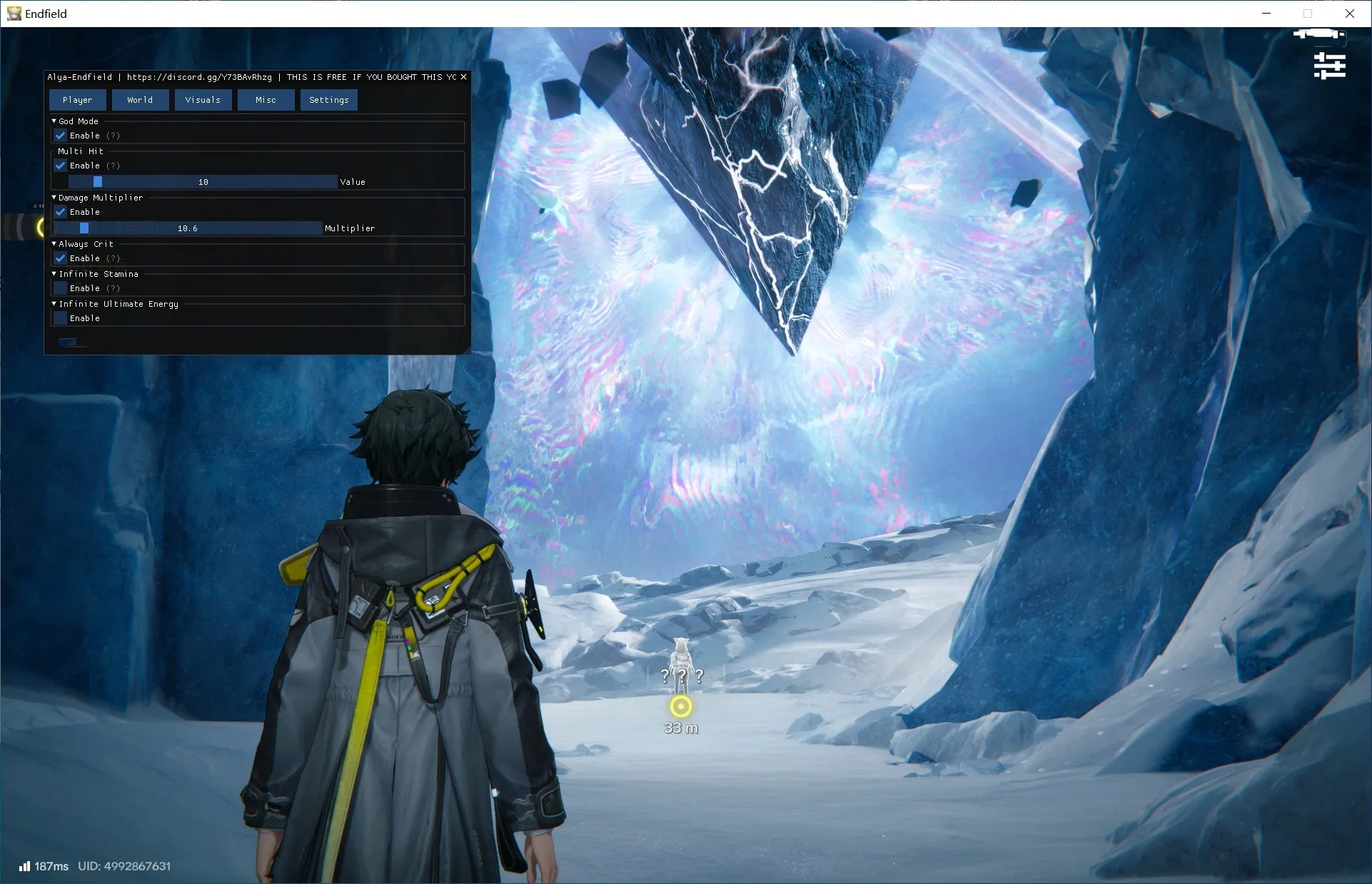This screenshot has width=1372, height=884.
Task: Toggle the Damage Multiplier Enable checkbox
Action: pos(61,212)
